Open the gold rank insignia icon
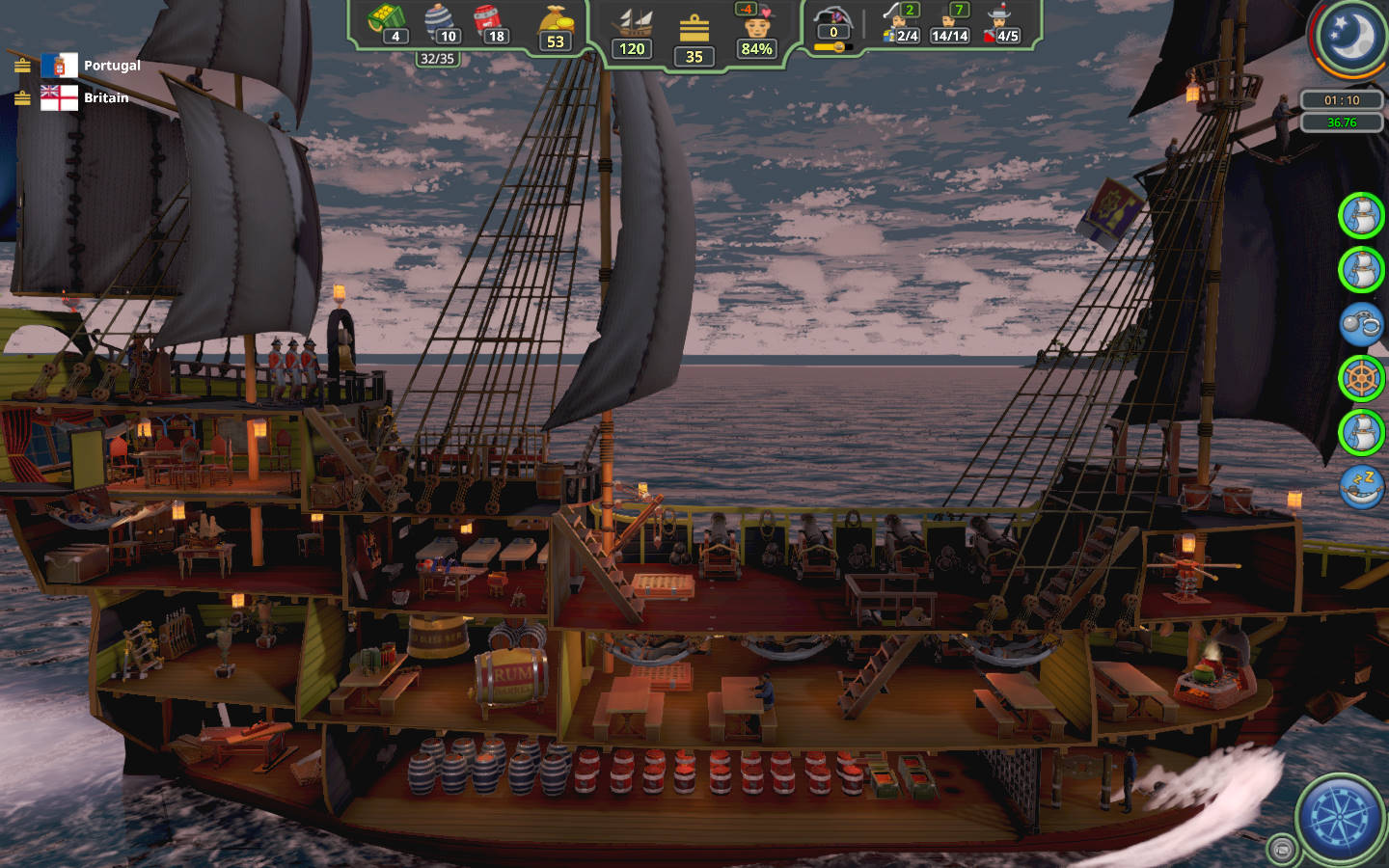 tap(694, 29)
